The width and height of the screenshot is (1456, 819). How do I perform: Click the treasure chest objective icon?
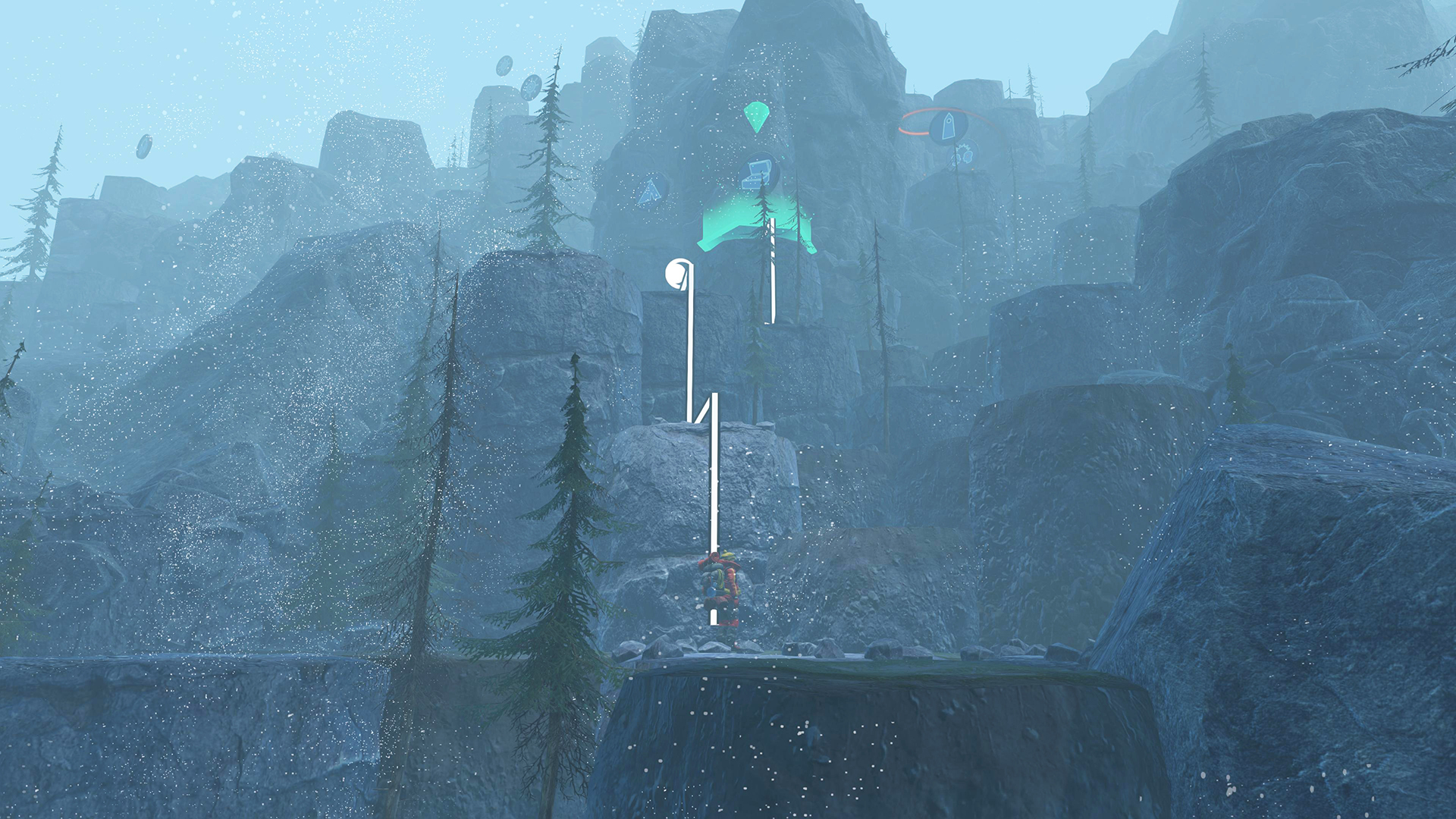point(758,173)
